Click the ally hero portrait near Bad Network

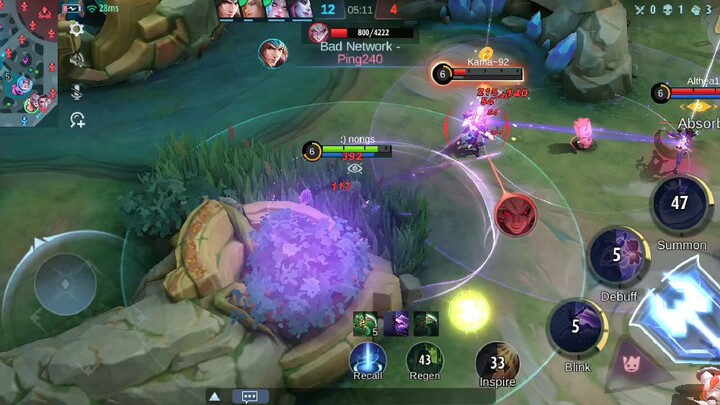[271, 52]
